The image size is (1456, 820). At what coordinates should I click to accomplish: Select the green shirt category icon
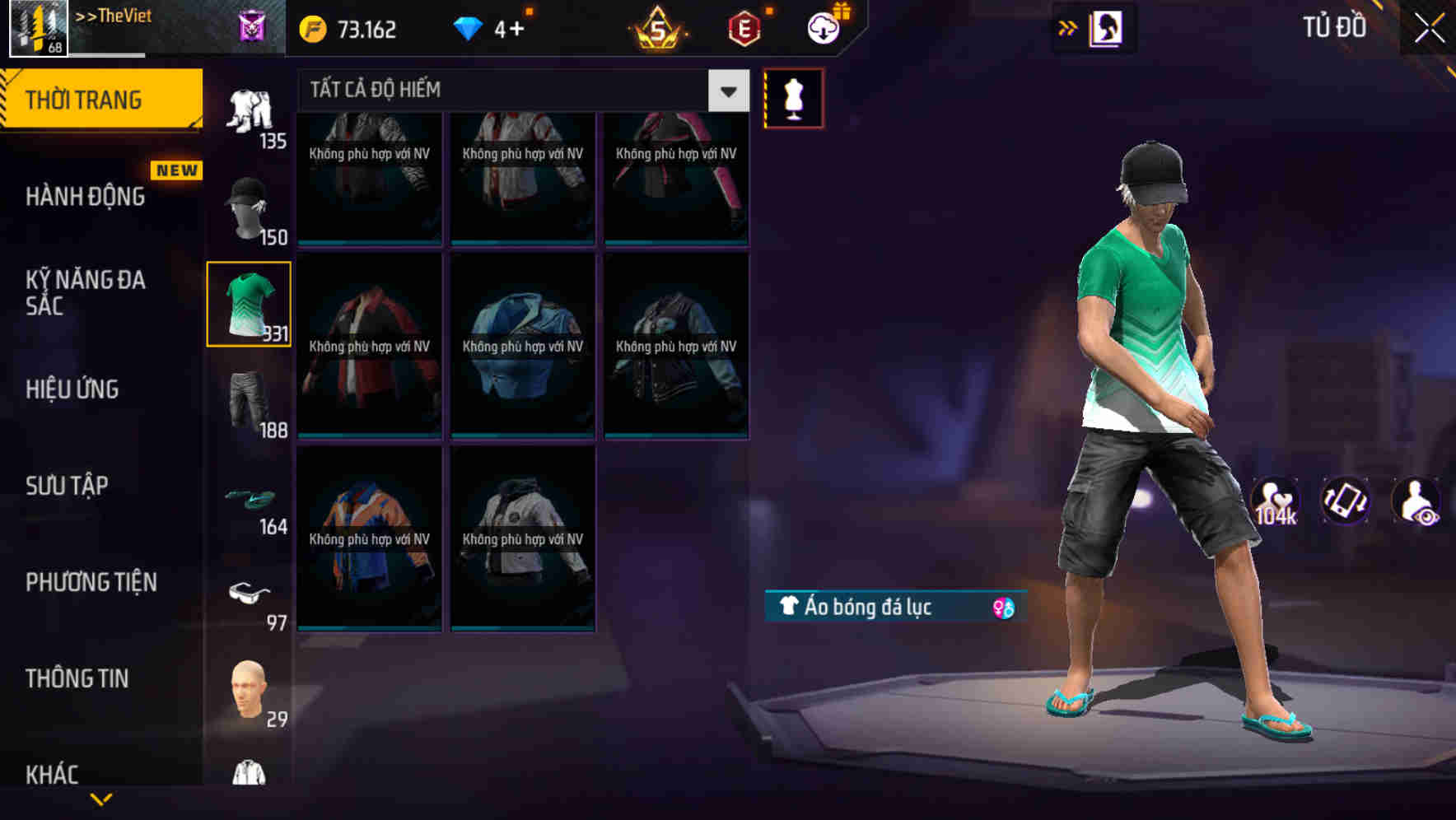(x=248, y=302)
